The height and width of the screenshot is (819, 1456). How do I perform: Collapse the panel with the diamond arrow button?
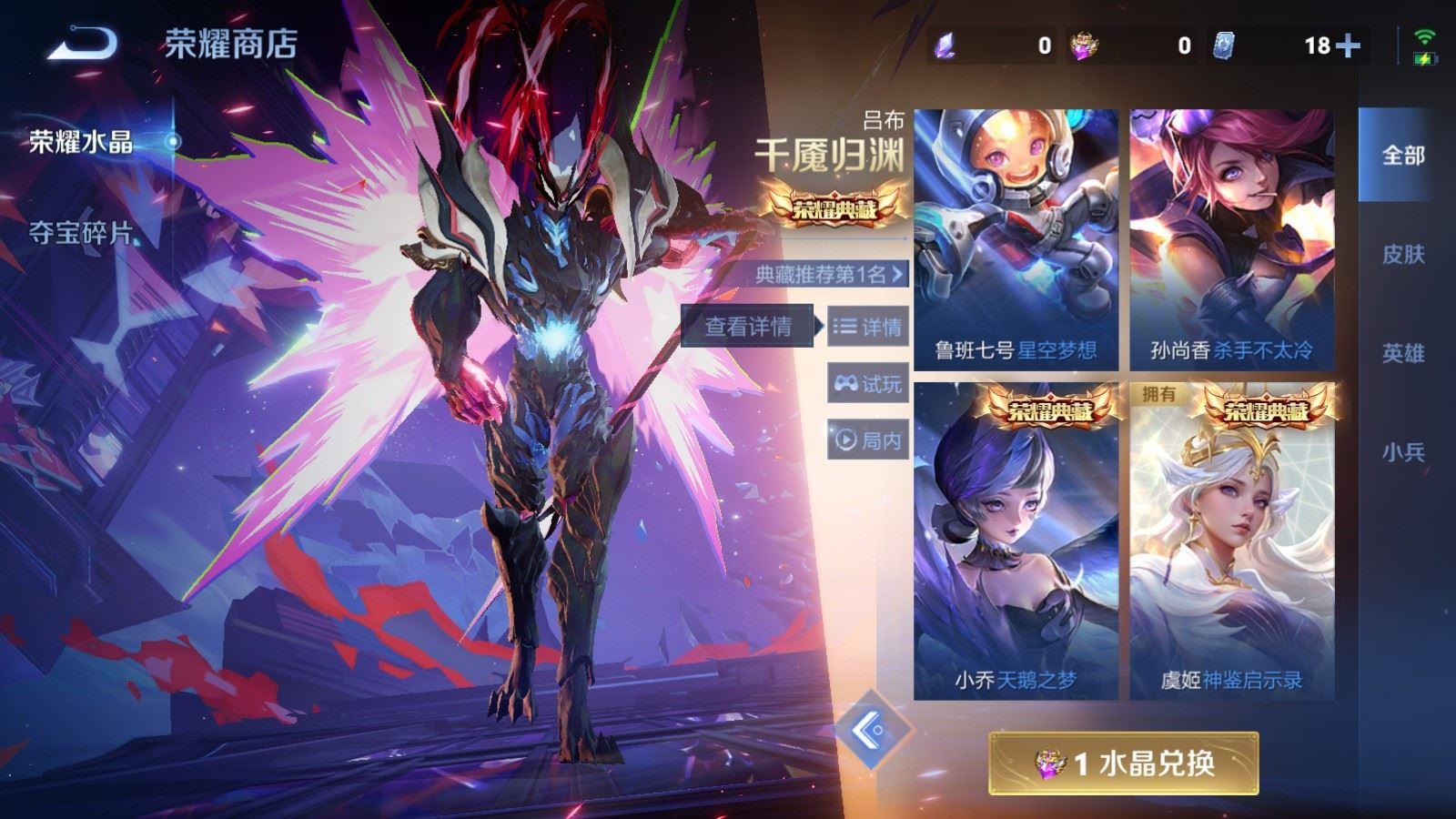(871, 730)
